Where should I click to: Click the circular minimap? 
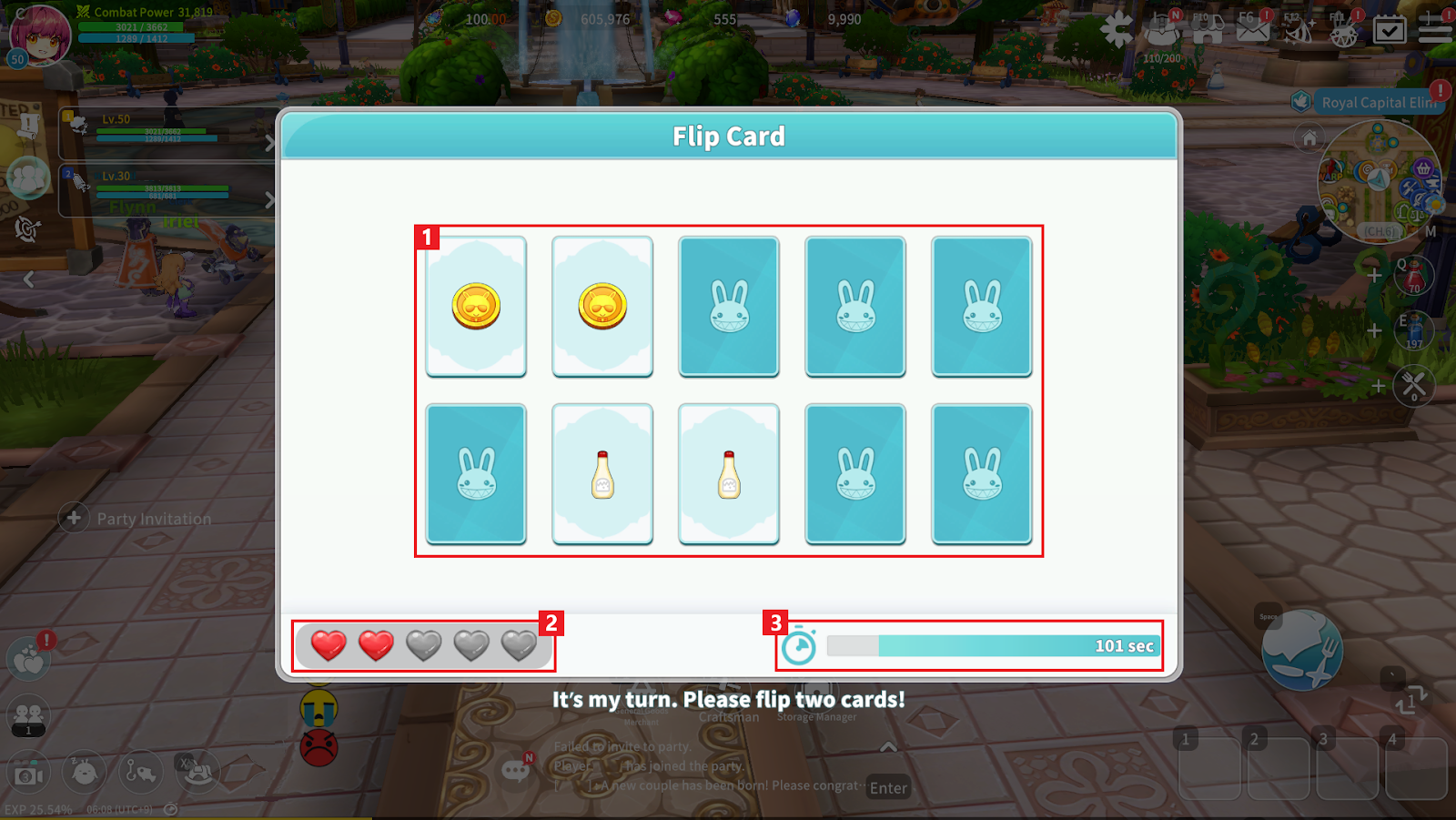(x=1379, y=182)
